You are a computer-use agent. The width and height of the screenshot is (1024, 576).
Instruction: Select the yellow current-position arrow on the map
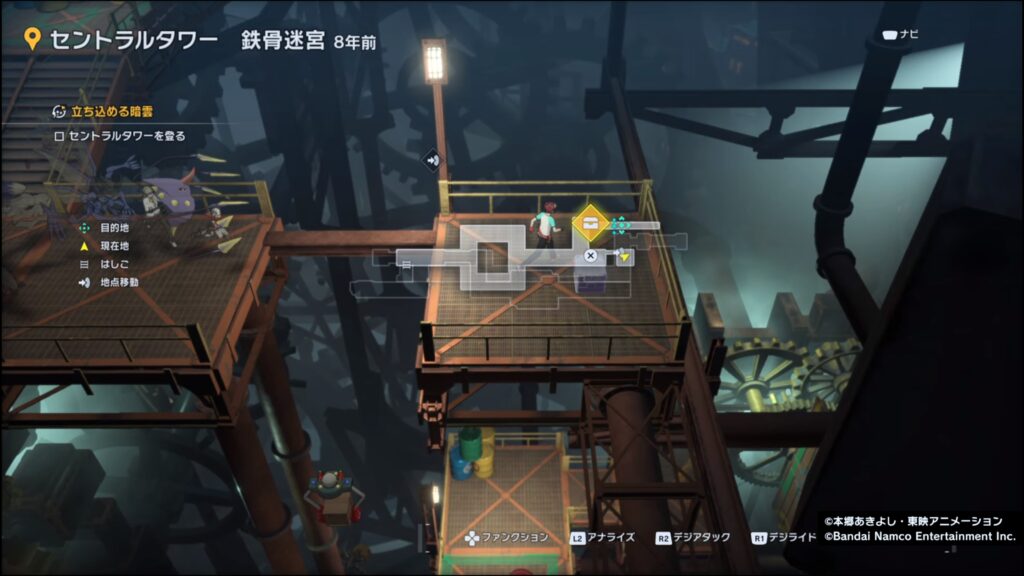click(x=625, y=257)
